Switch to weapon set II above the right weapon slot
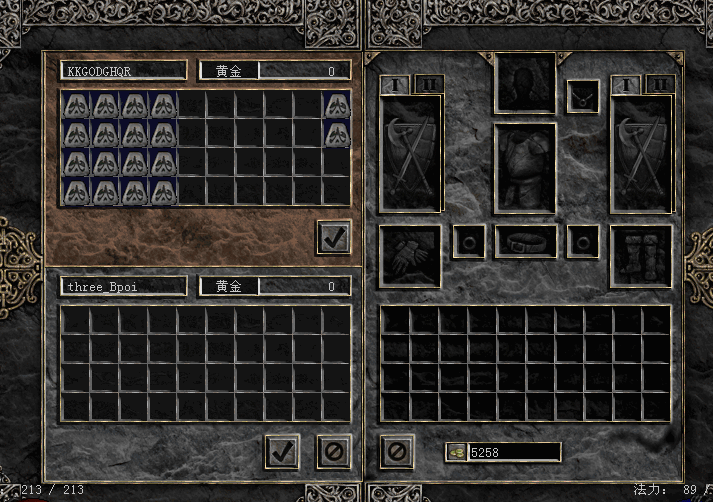 click(660, 85)
